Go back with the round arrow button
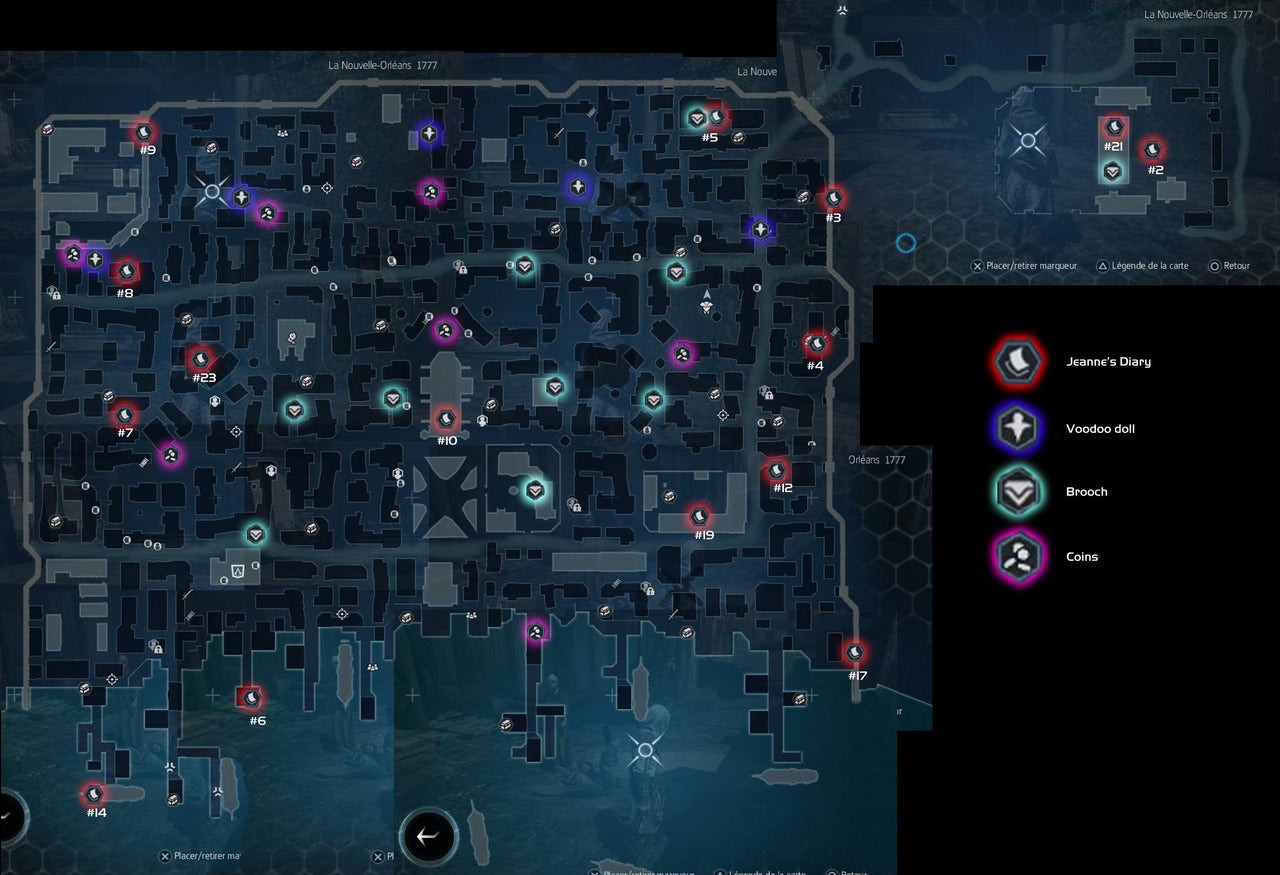The image size is (1280, 875). [x=429, y=837]
